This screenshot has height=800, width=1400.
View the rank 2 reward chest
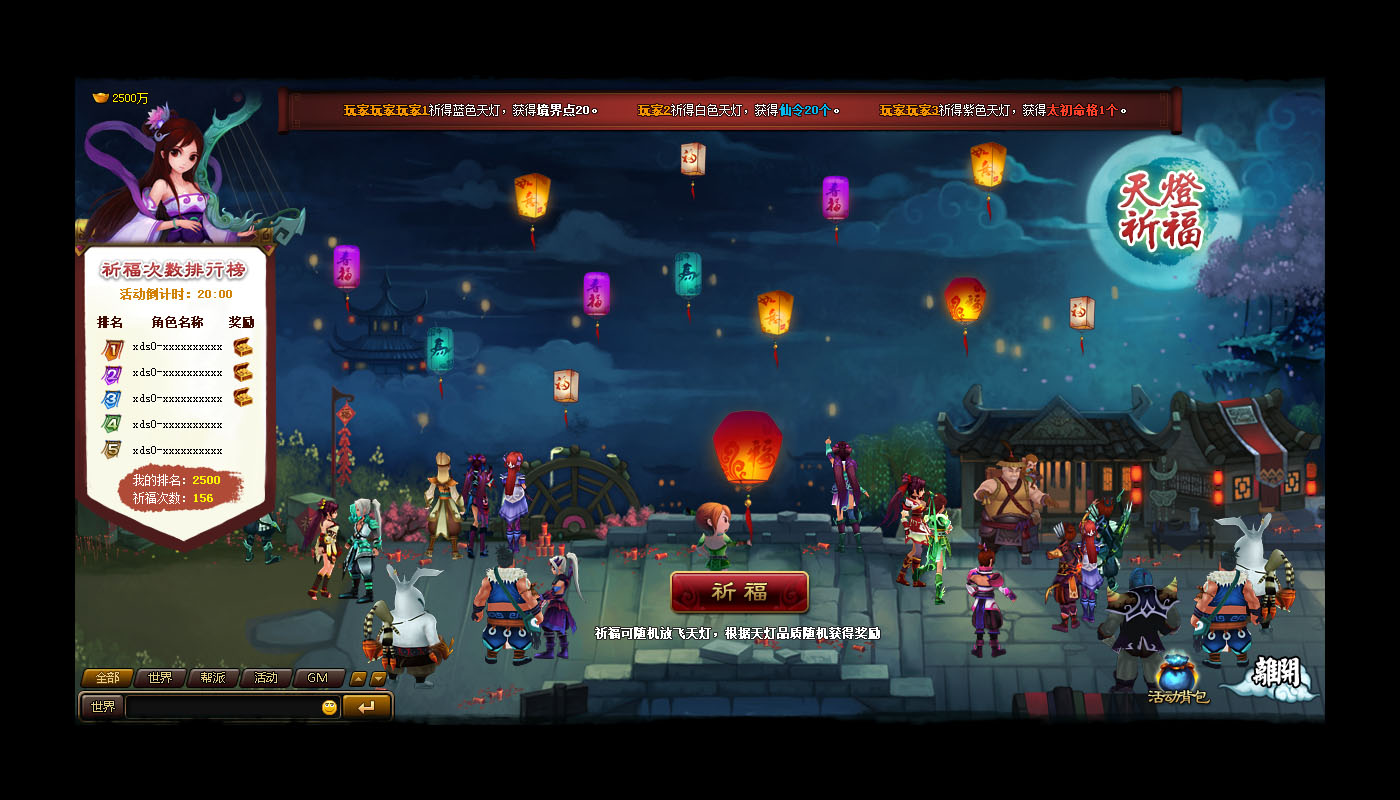point(243,372)
